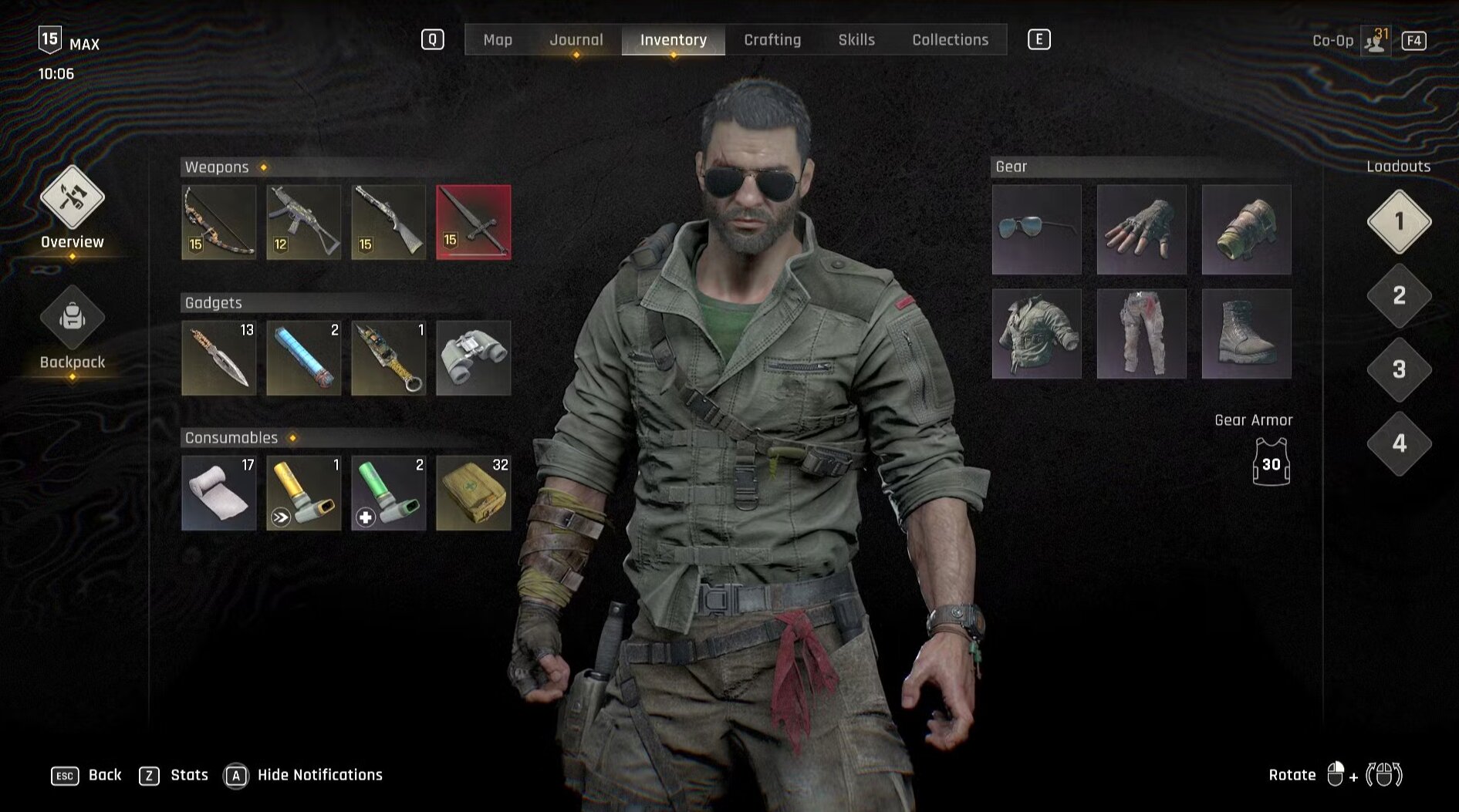Select the boots gear slot
This screenshot has height=812, width=1459.
pos(1247,334)
